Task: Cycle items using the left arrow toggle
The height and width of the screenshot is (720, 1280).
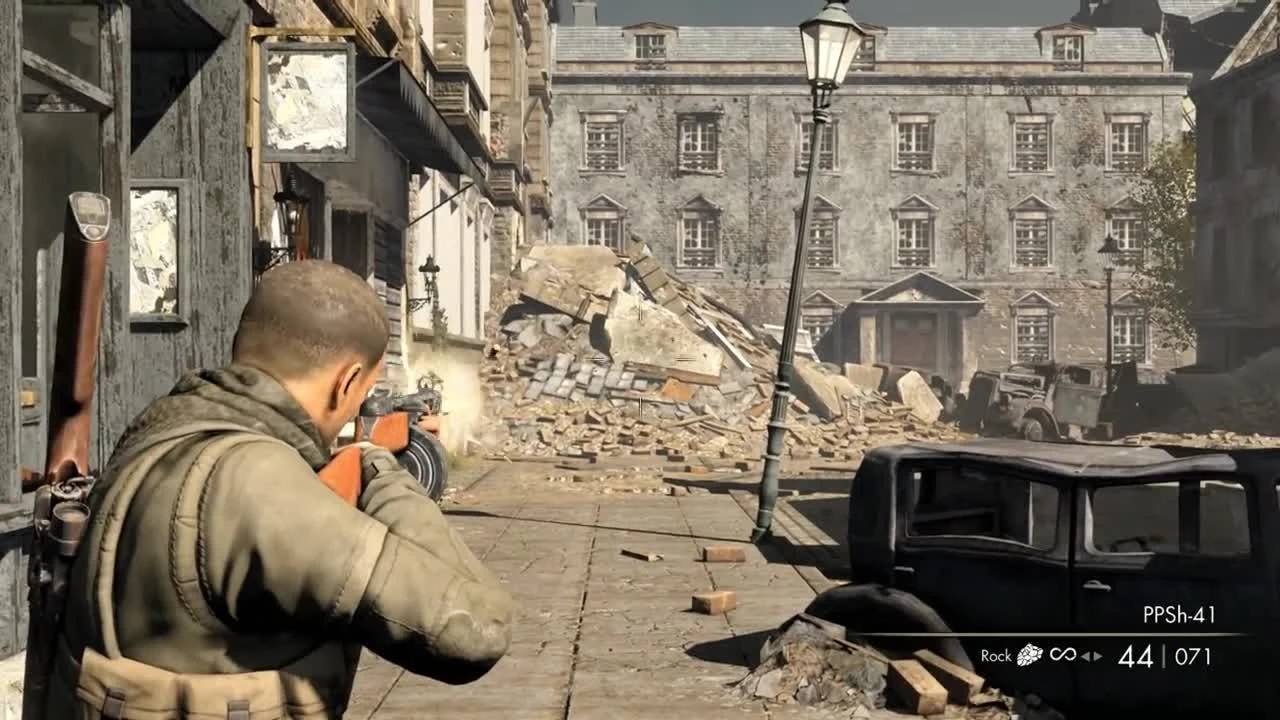Action: [x=1084, y=655]
